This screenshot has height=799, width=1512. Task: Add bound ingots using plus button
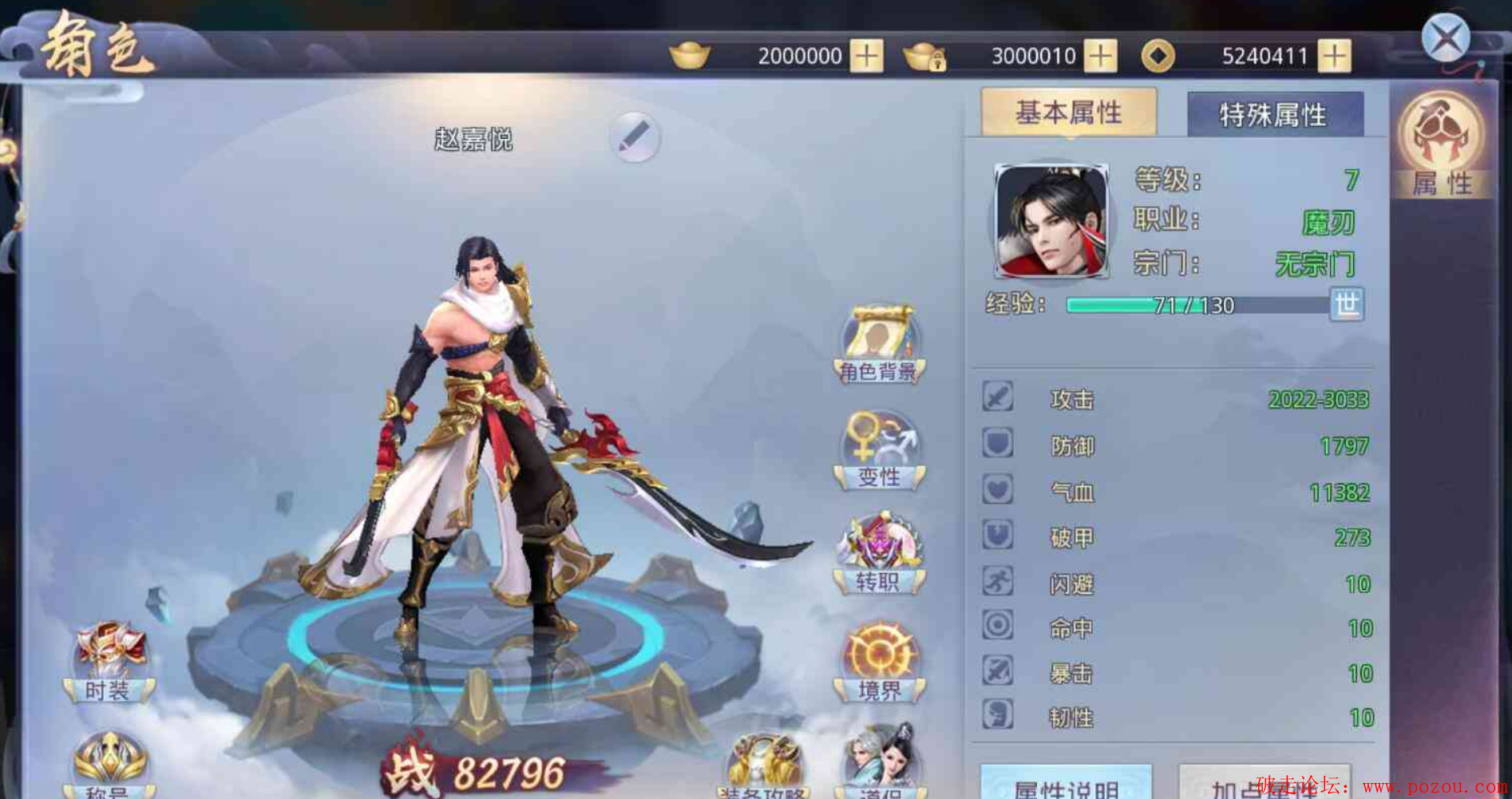tap(1100, 56)
